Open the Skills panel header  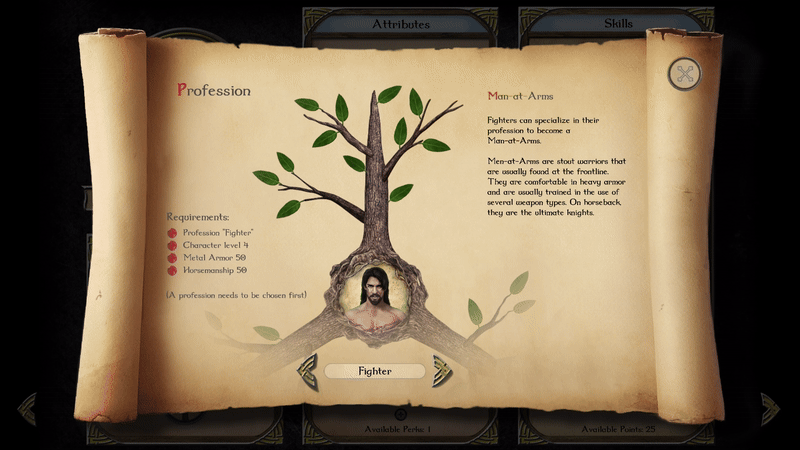618,24
